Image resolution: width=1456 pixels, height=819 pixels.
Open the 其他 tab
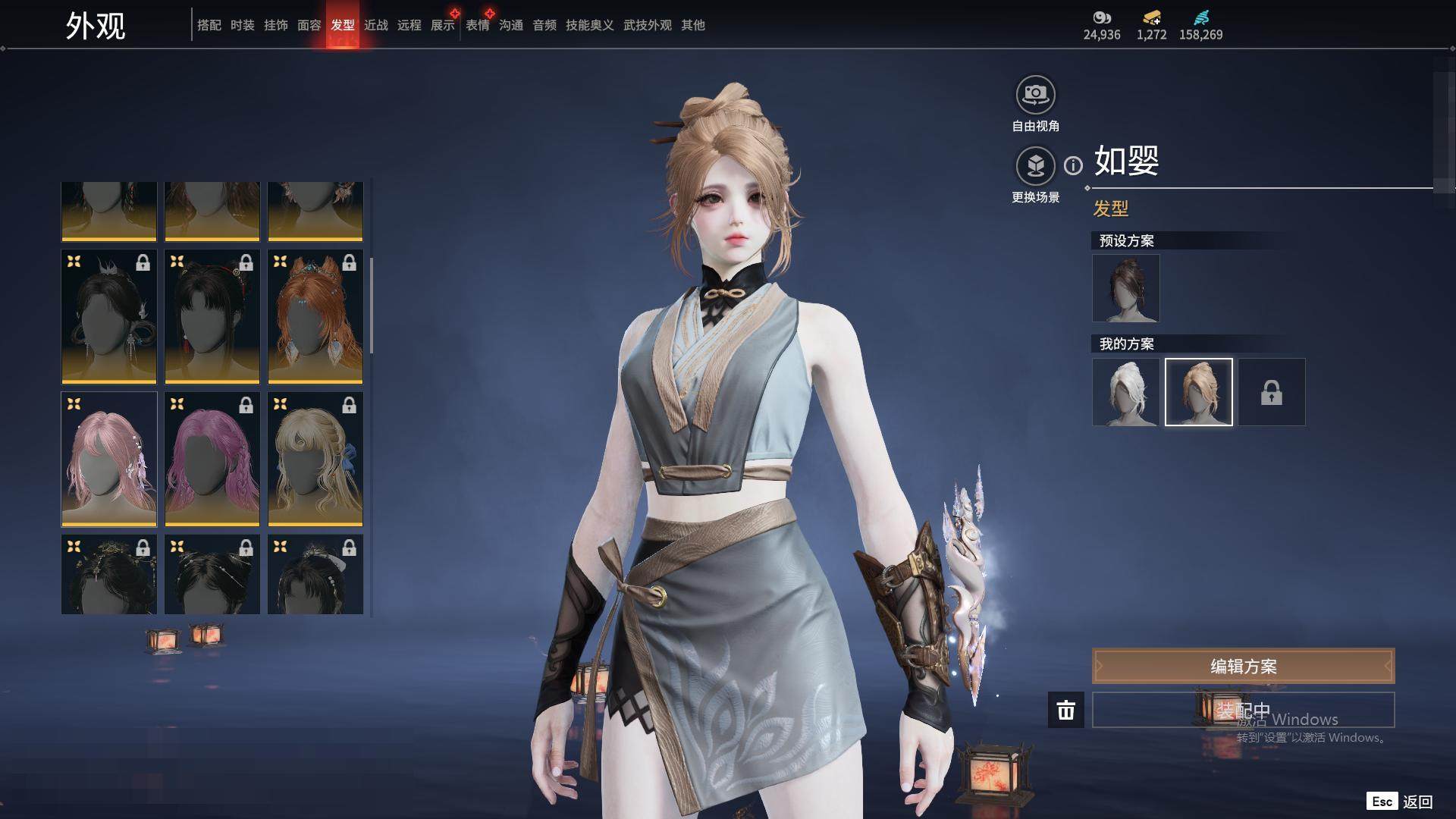click(692, 26)
